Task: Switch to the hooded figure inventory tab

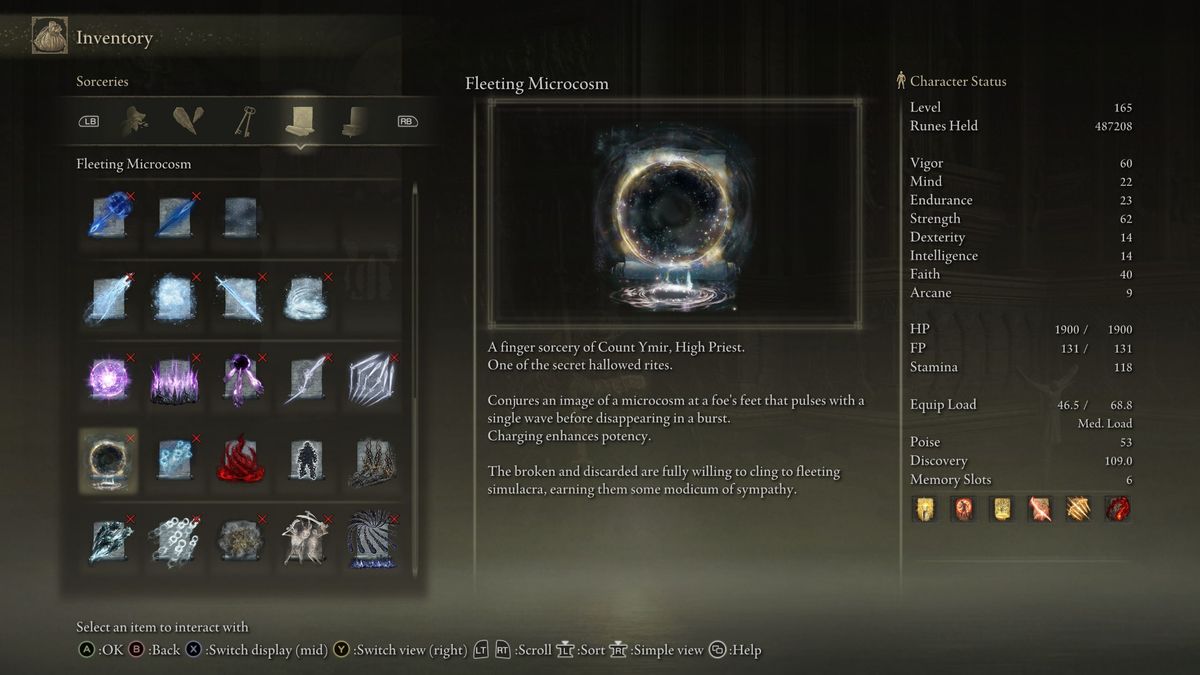Action: (135, 121)
